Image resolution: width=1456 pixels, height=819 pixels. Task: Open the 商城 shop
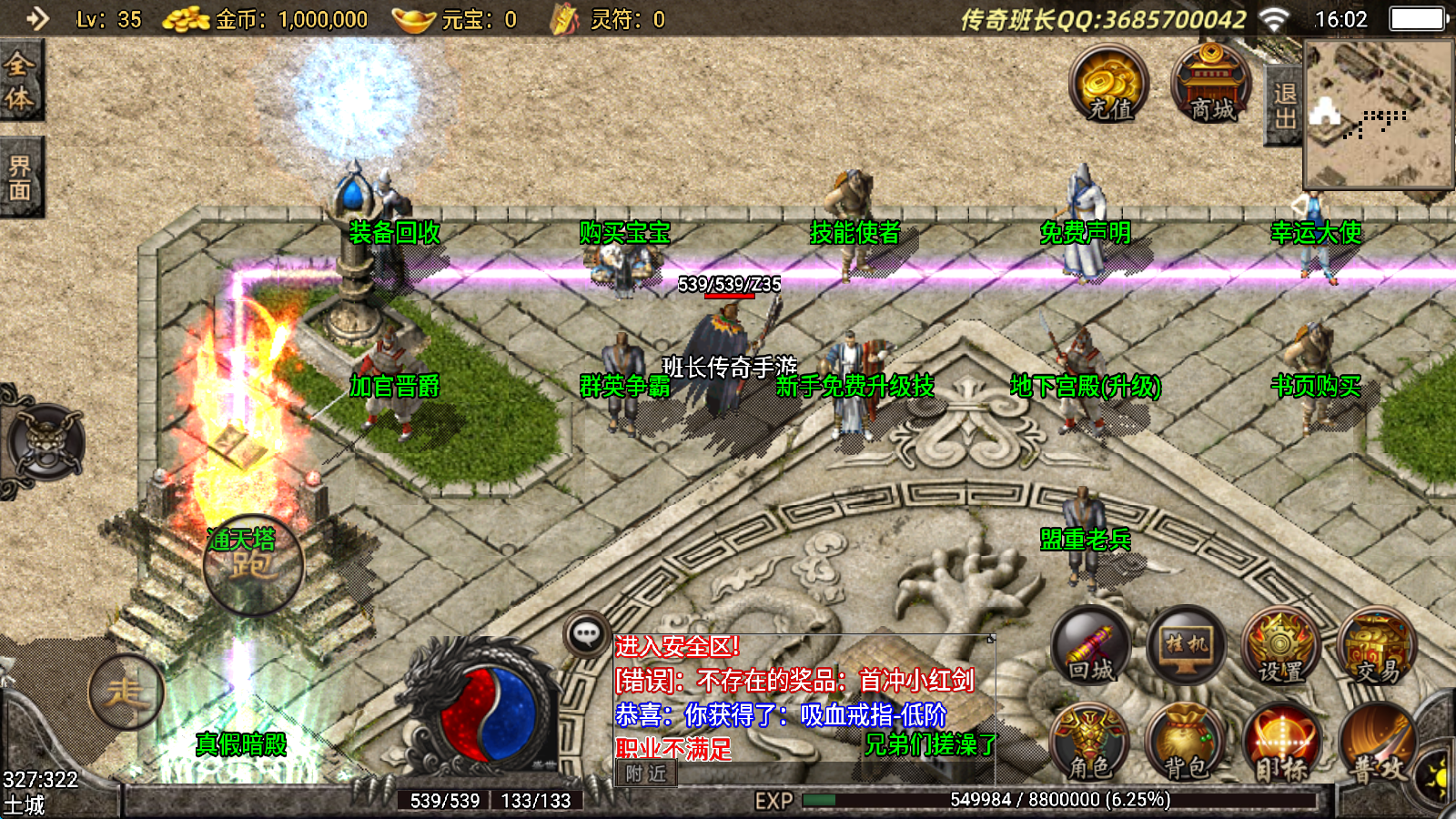tap(1211, 86)
